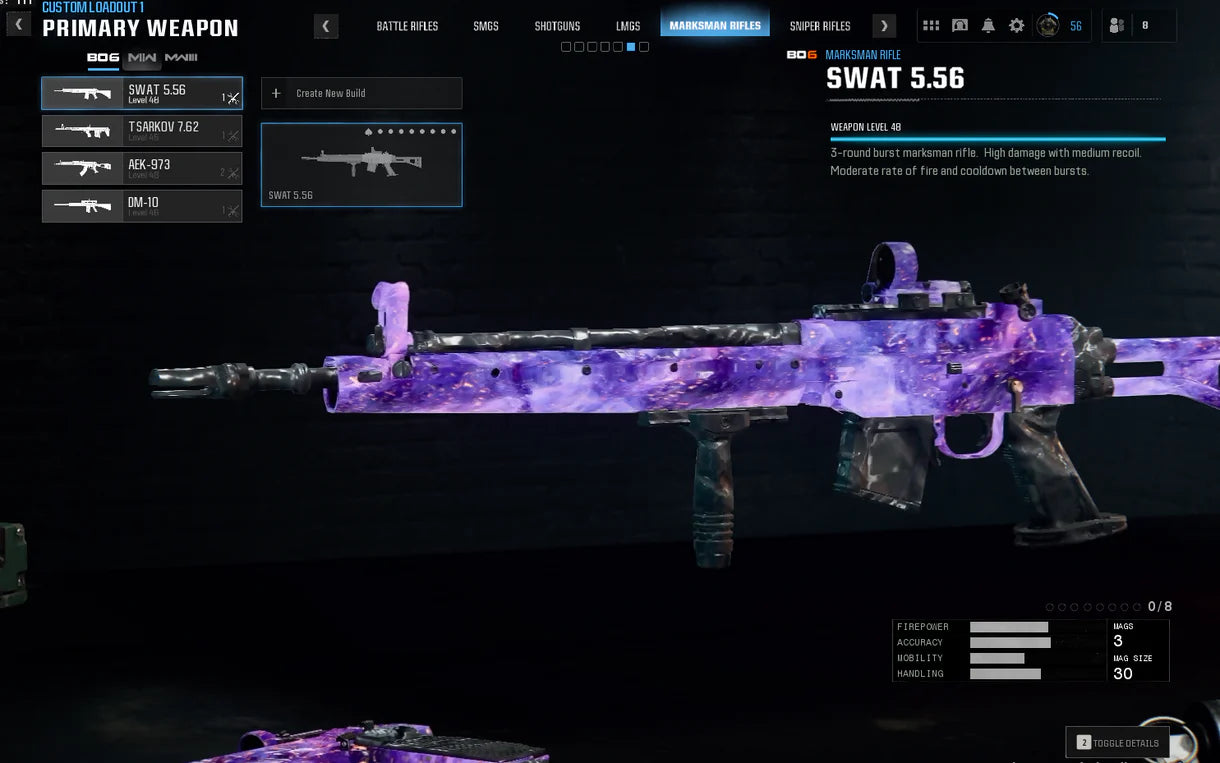The image size is (1220, 763).
Task: Click the Marksman Rifles tab
Action: coord(715,26)
